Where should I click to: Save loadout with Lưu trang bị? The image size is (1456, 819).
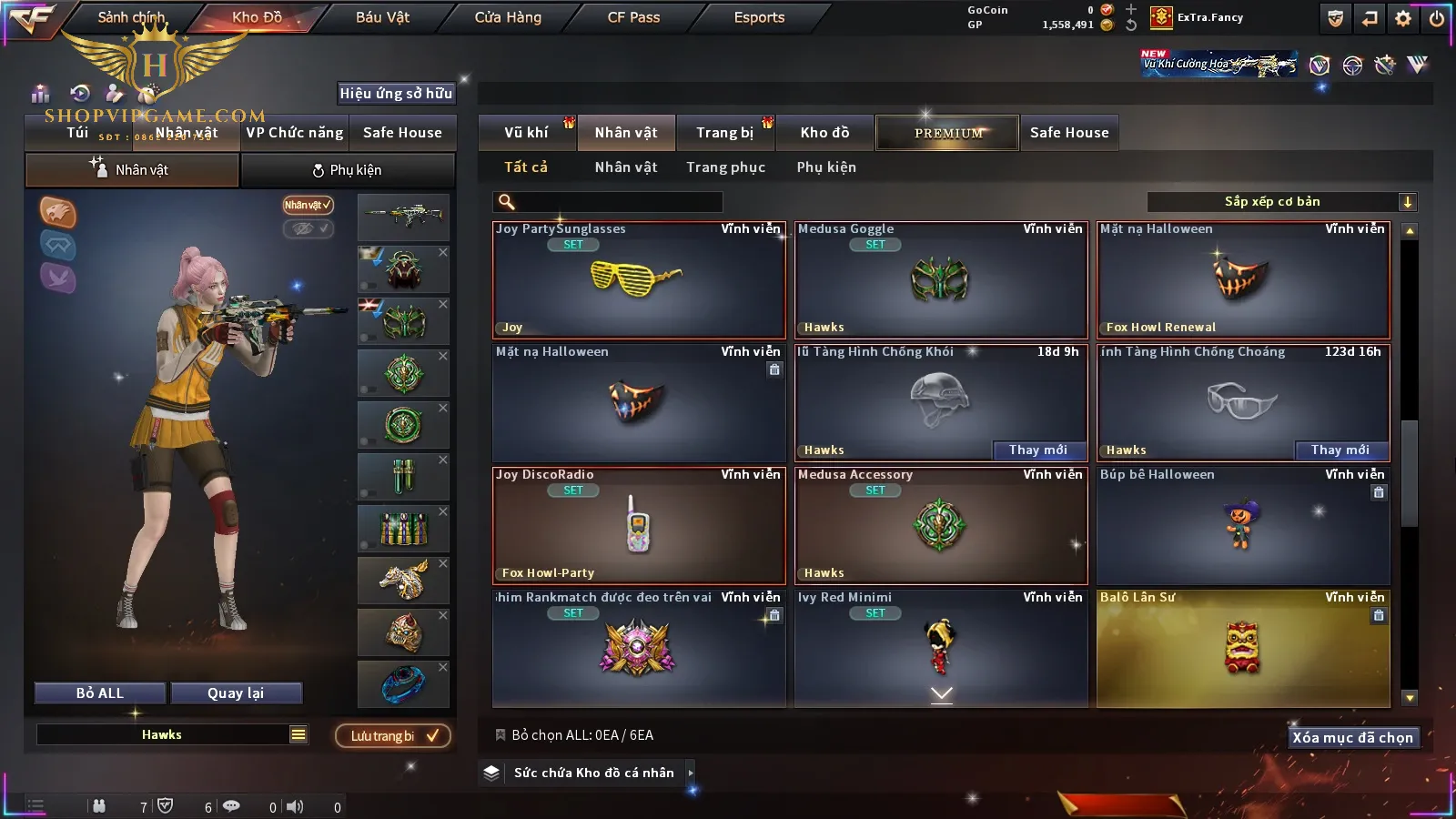[x=393, y=735]
